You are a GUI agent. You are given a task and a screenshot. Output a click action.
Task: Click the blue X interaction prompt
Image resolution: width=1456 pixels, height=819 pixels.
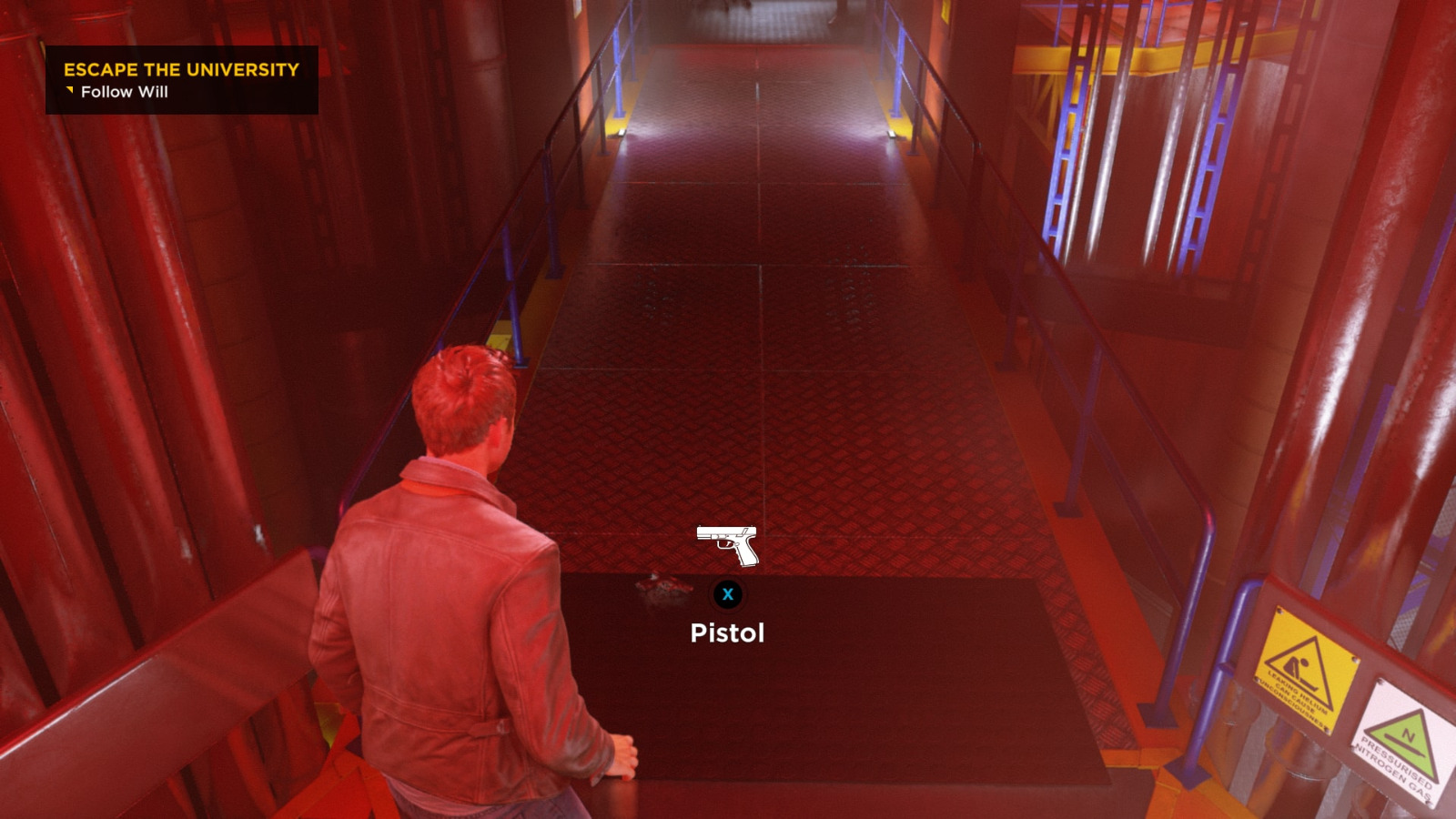pyautogui.click(x=727, y=593)
